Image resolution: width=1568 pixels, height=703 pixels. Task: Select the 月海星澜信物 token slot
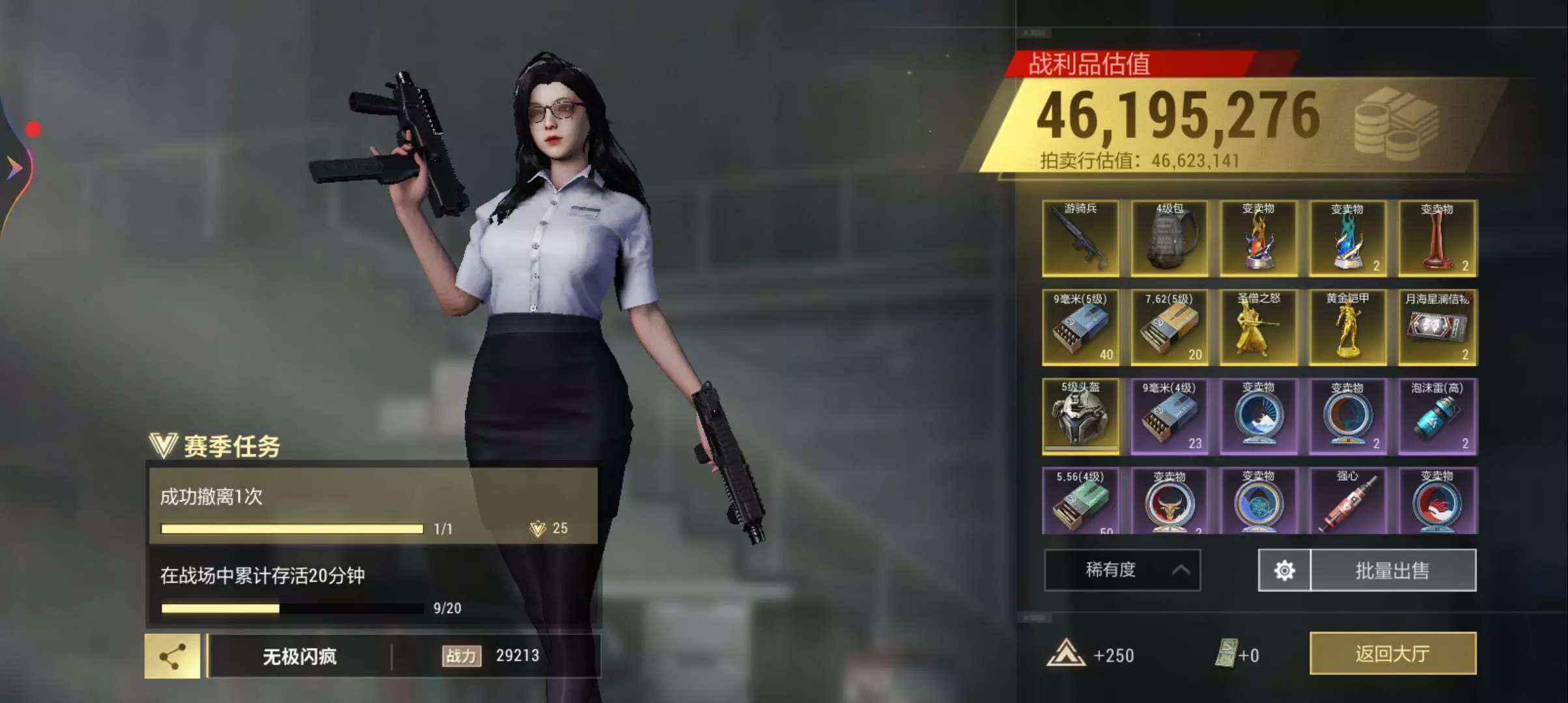coord(1437,327)
